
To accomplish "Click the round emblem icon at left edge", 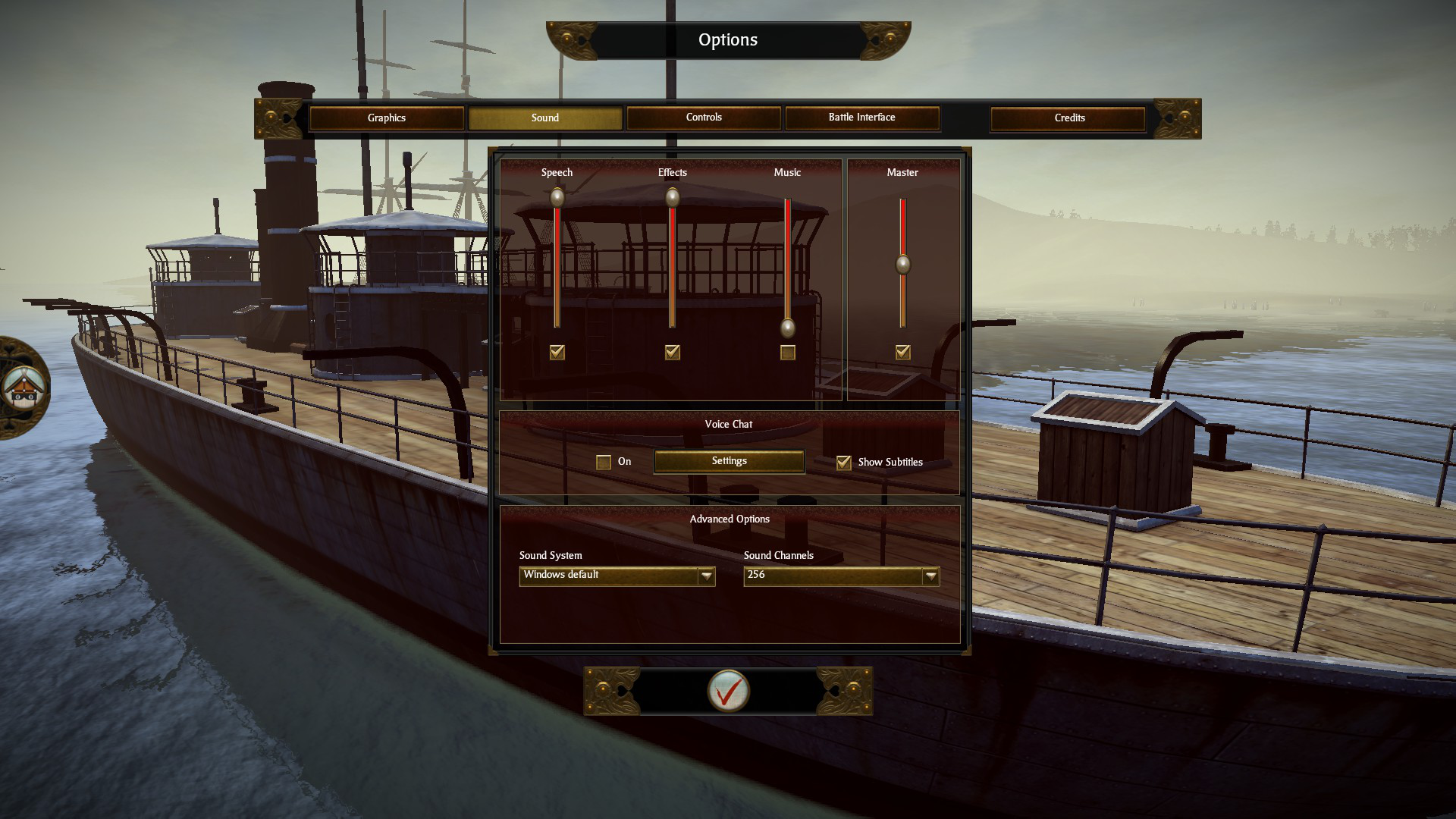I will pos(23,388).
